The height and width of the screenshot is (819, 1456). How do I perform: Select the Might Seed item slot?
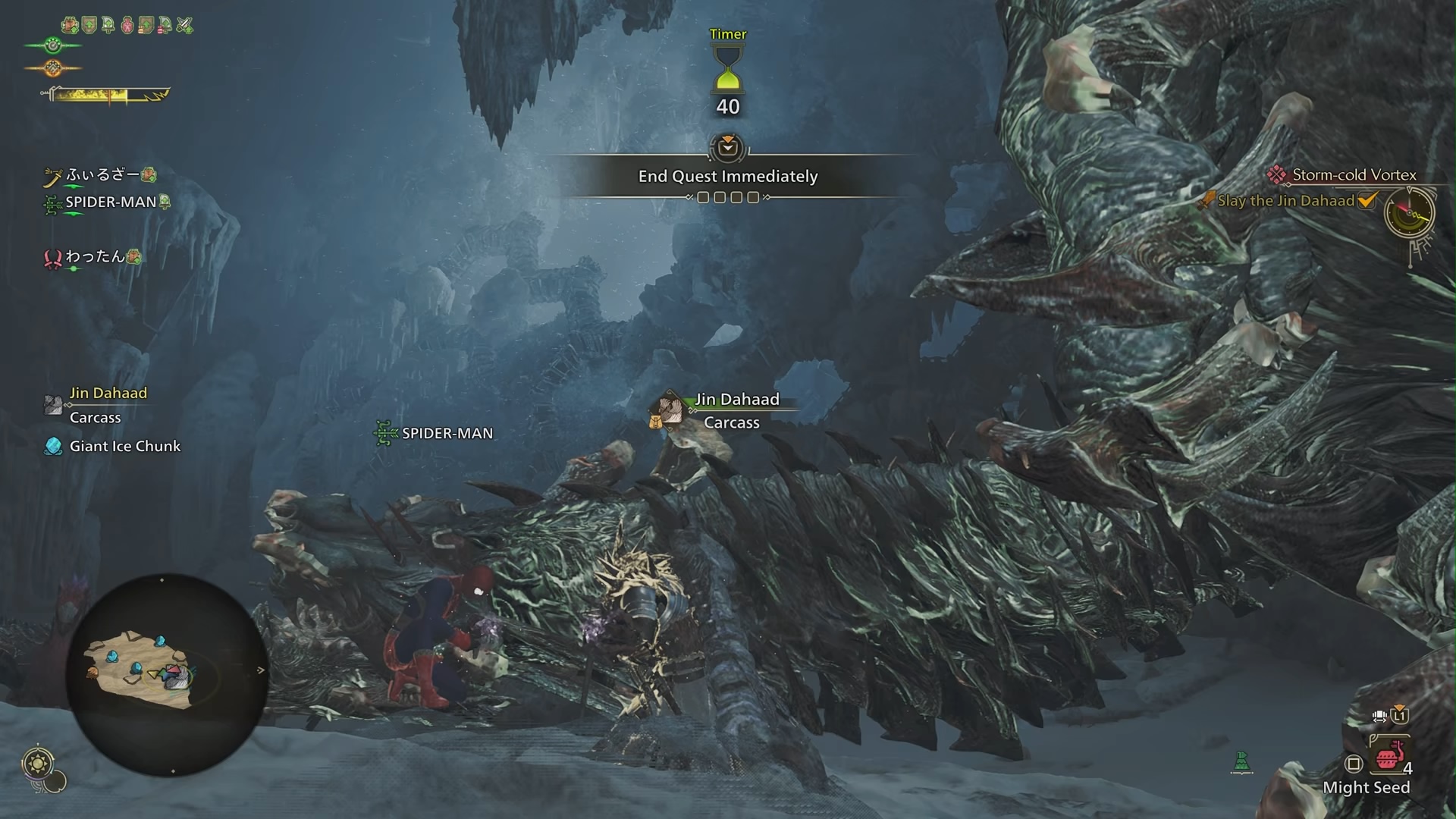coord(1390,758)
